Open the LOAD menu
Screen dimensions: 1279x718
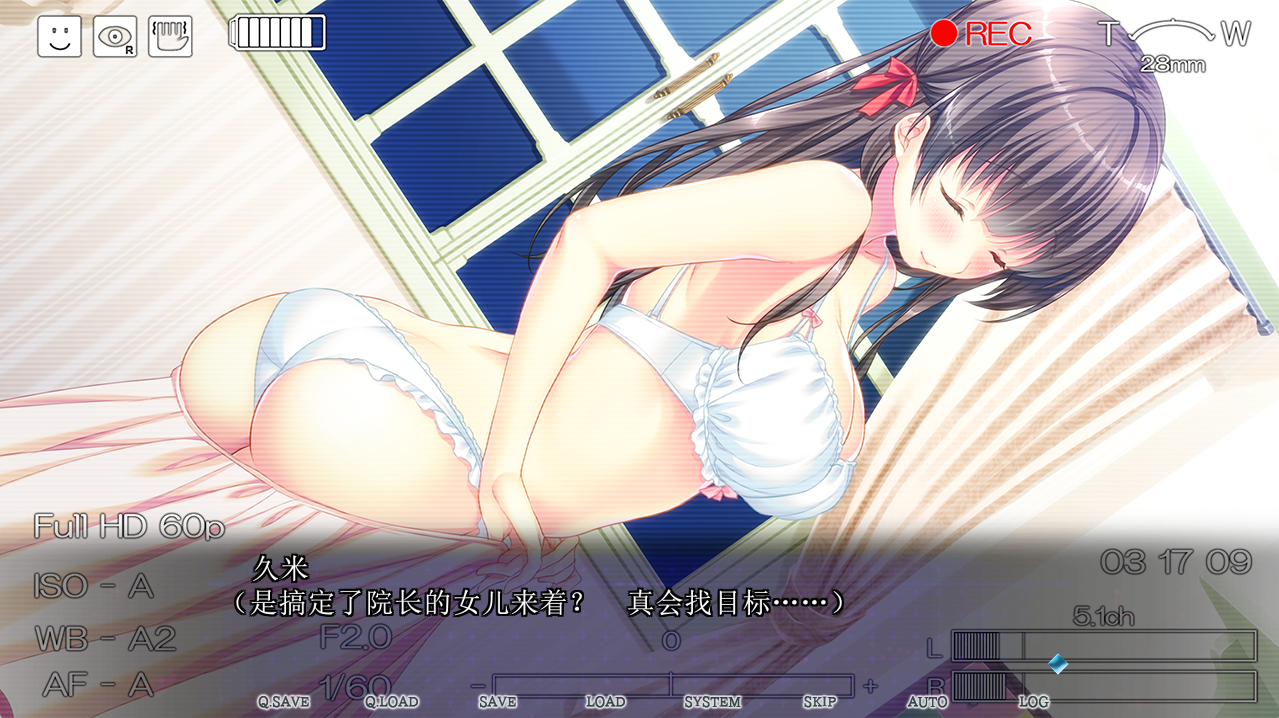(x=605, y=702)
